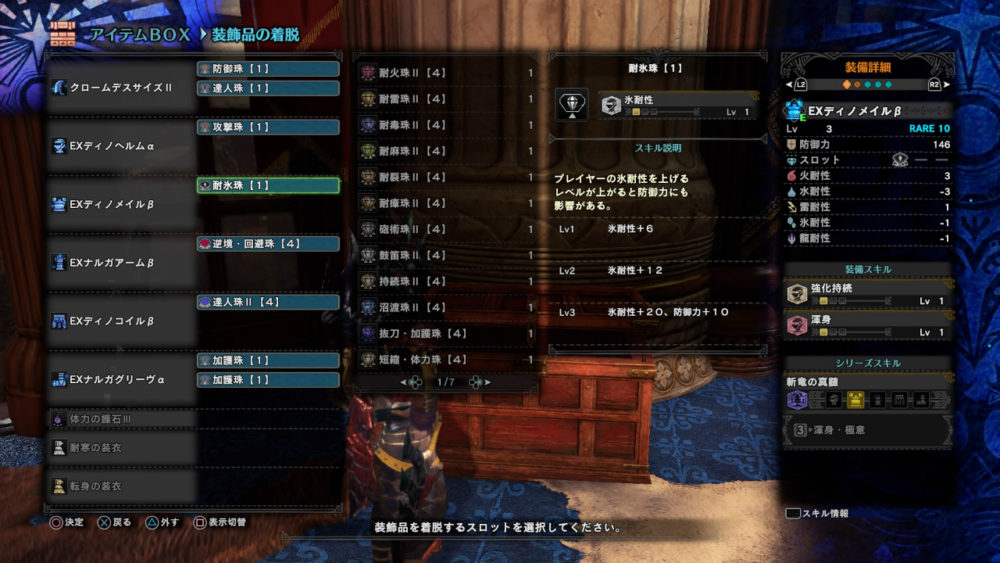Select the 逆境・回避珠【4】 decoration slot
Image resolution: width=1000 pixels, height=563 pixels.
[268, 243]
